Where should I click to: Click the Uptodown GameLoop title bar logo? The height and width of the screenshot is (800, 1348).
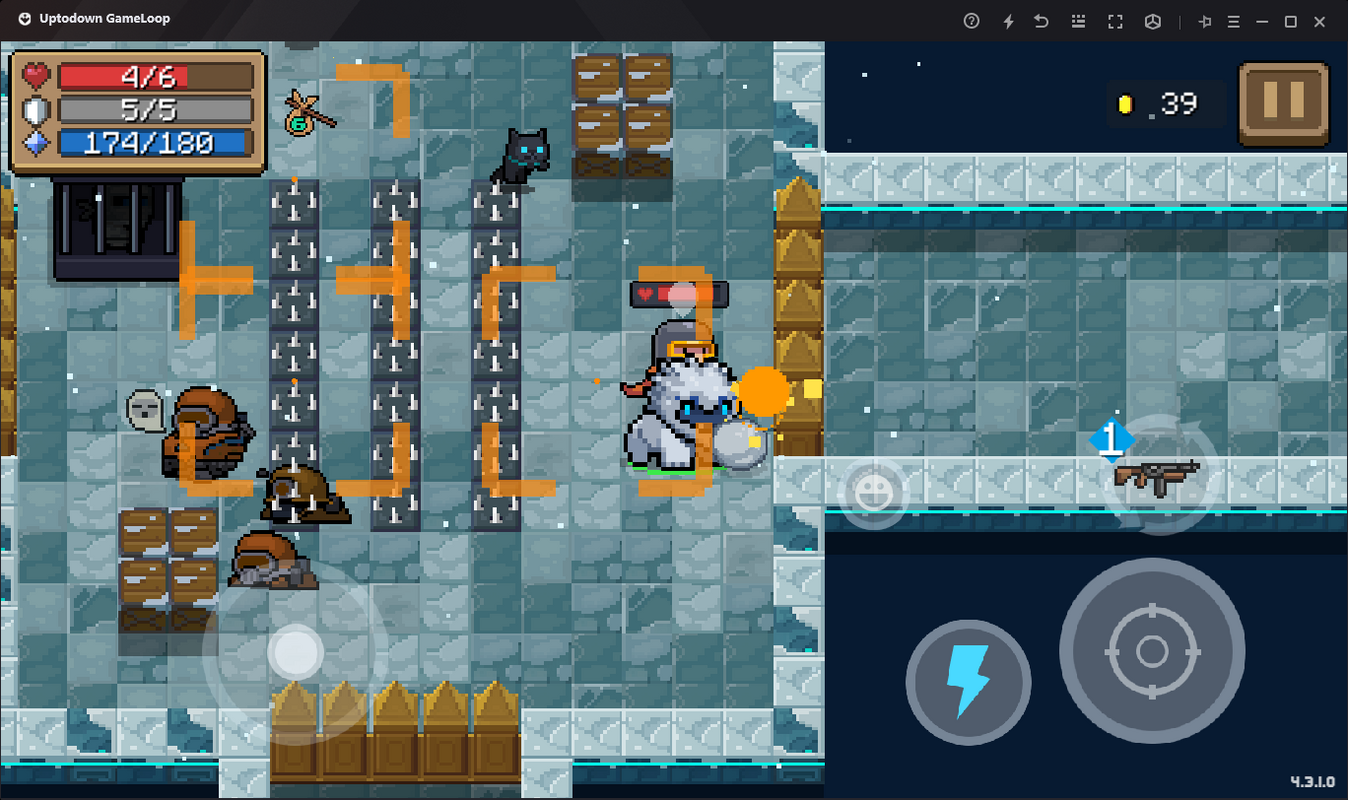pos(24,17)
